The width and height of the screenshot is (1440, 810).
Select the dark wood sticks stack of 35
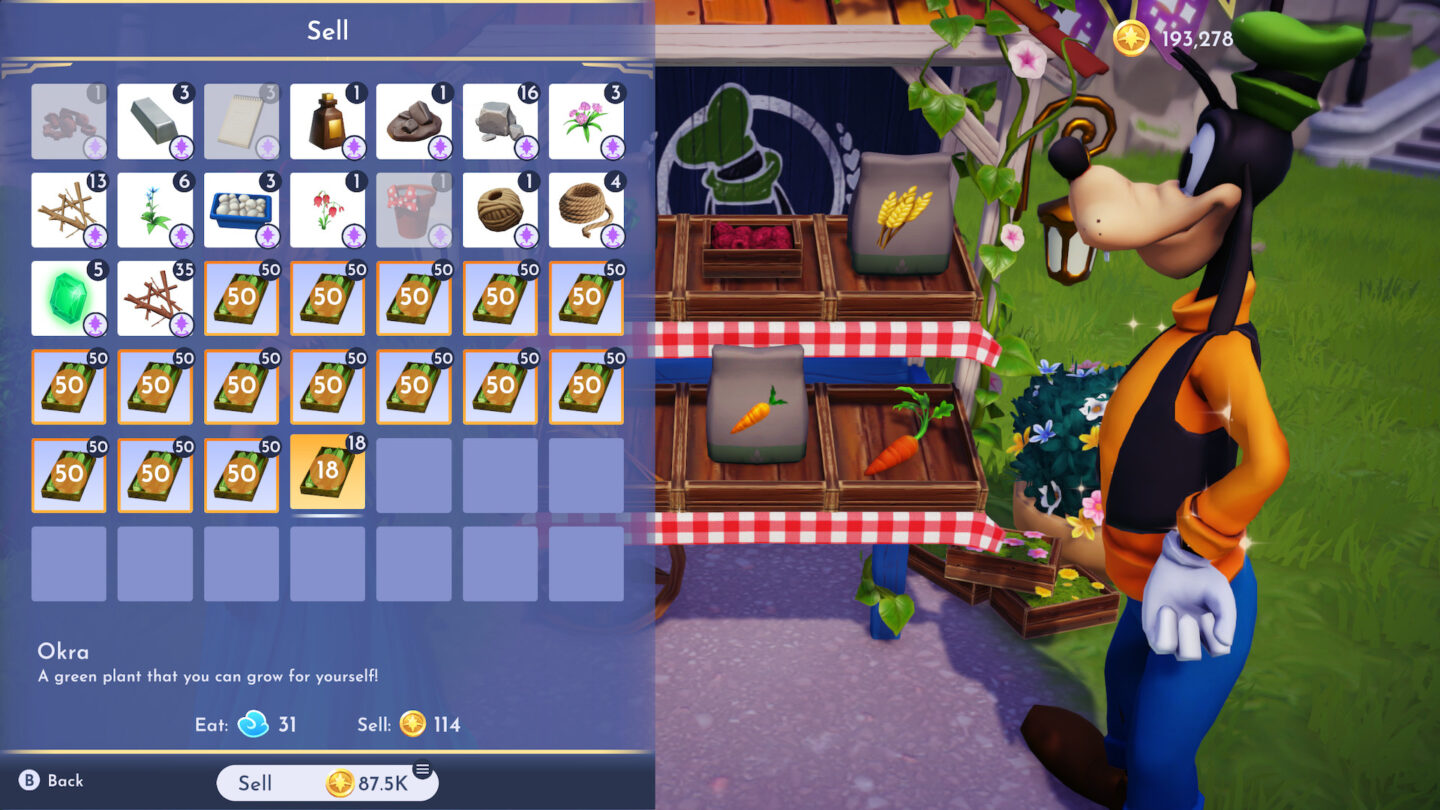[x=155, y=298]
